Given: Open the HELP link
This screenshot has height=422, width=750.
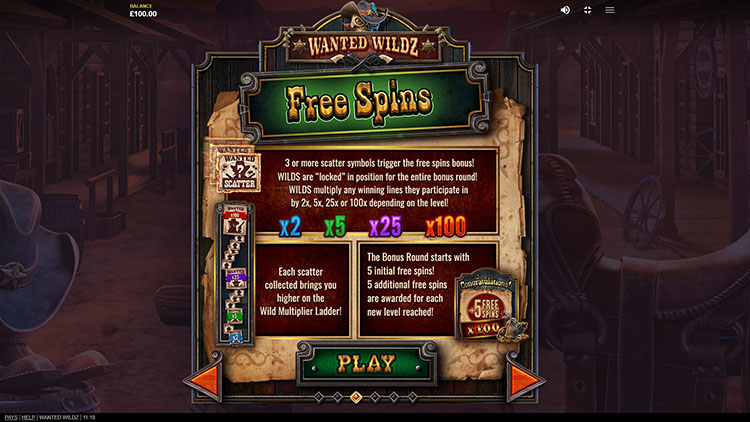Looking at the screenshot, I should click(30, 417).
